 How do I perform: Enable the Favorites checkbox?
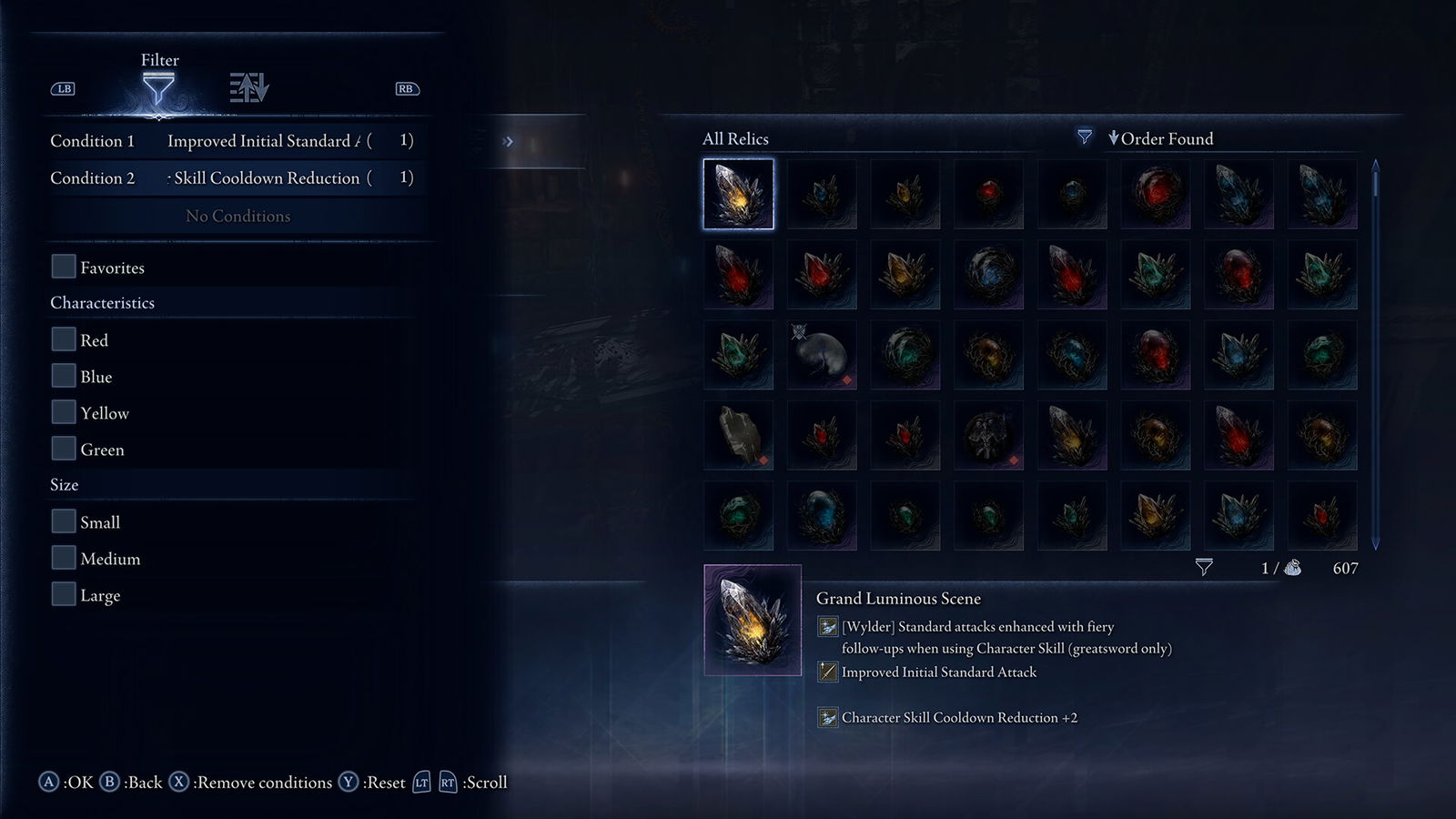pyautogui.click(x=63, y=266)
